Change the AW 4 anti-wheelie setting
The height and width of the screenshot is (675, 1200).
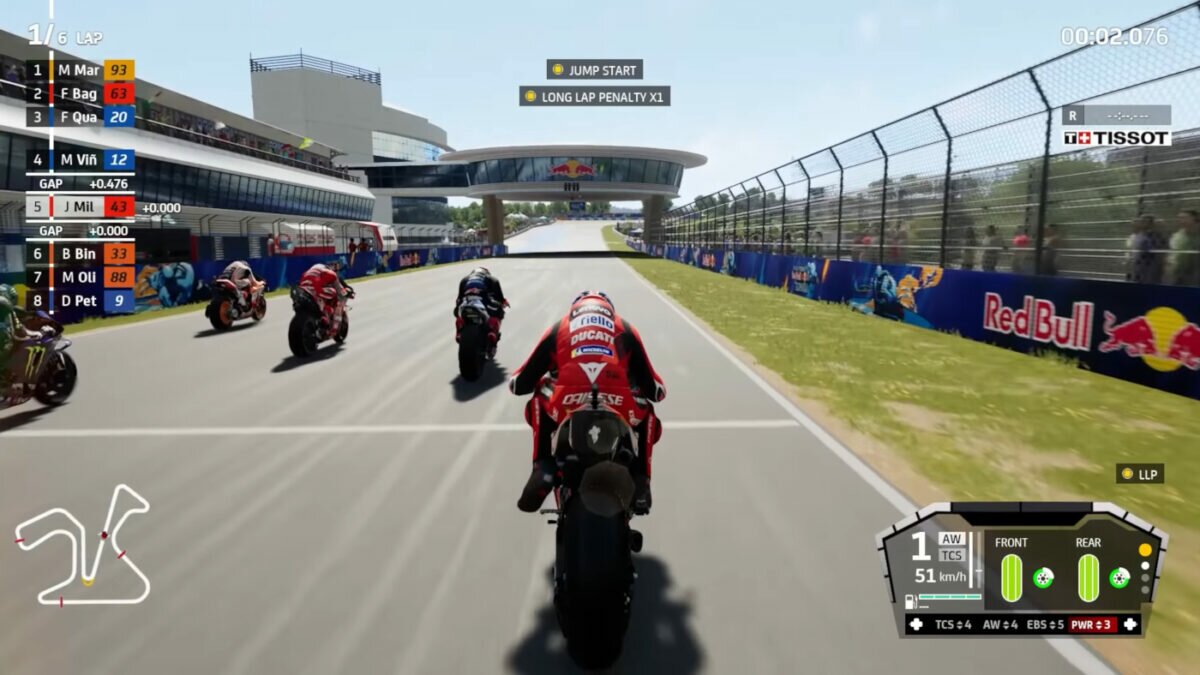[1001, 625]
